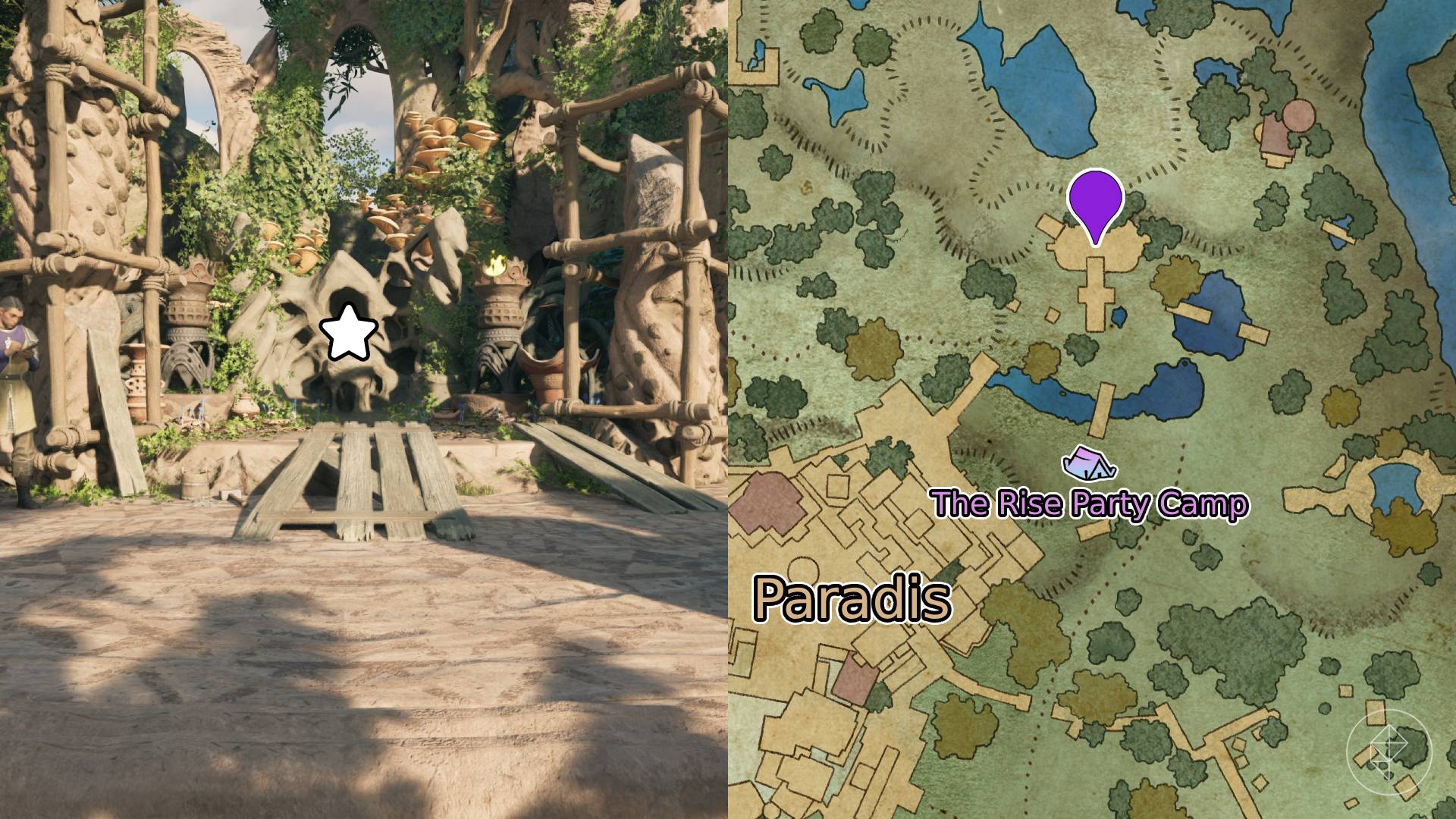Click the white star marker
The image size is (1456, 819).
(349, 332)
